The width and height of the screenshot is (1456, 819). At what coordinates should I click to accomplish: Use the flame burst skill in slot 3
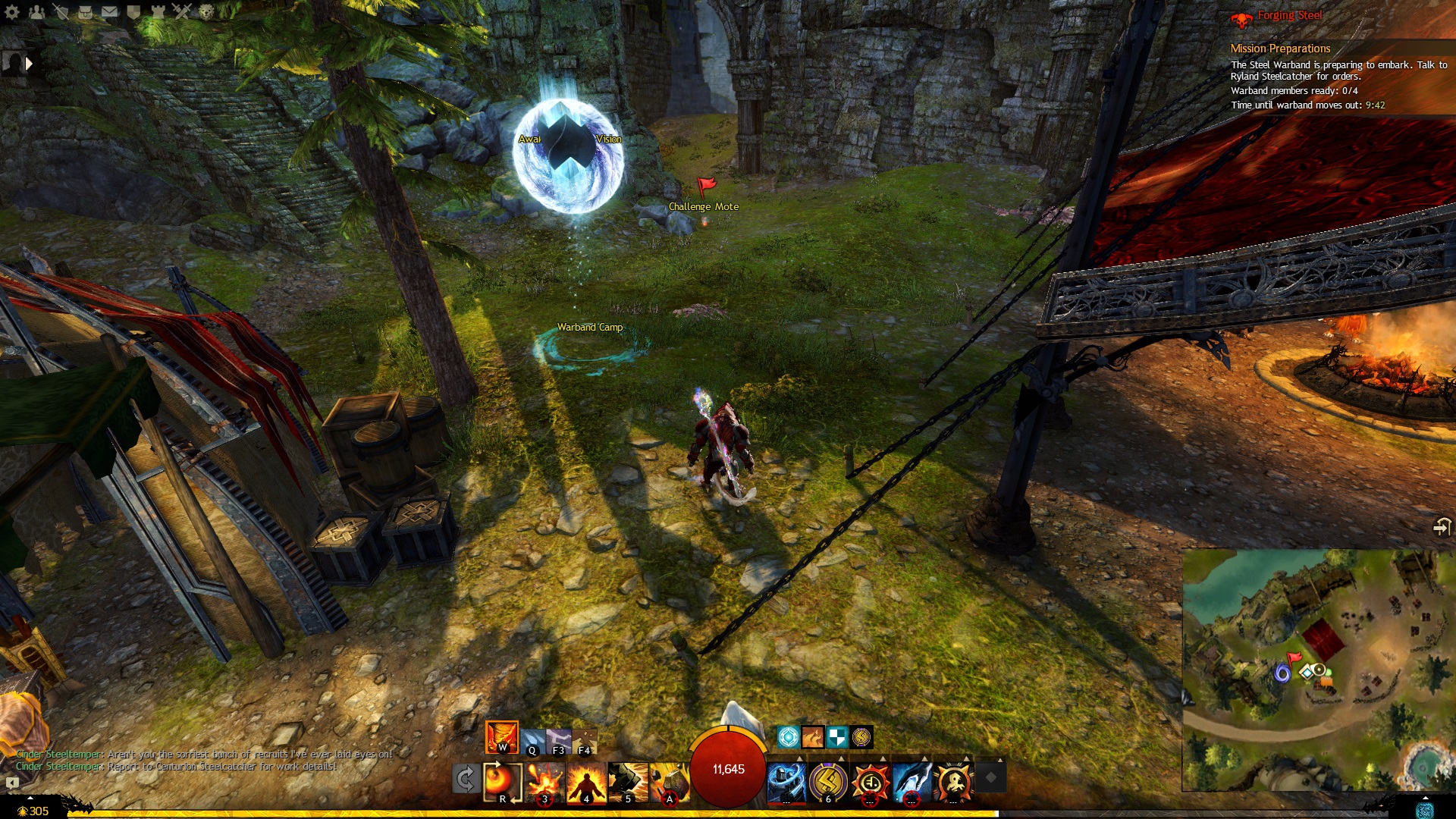click(544, 781)
